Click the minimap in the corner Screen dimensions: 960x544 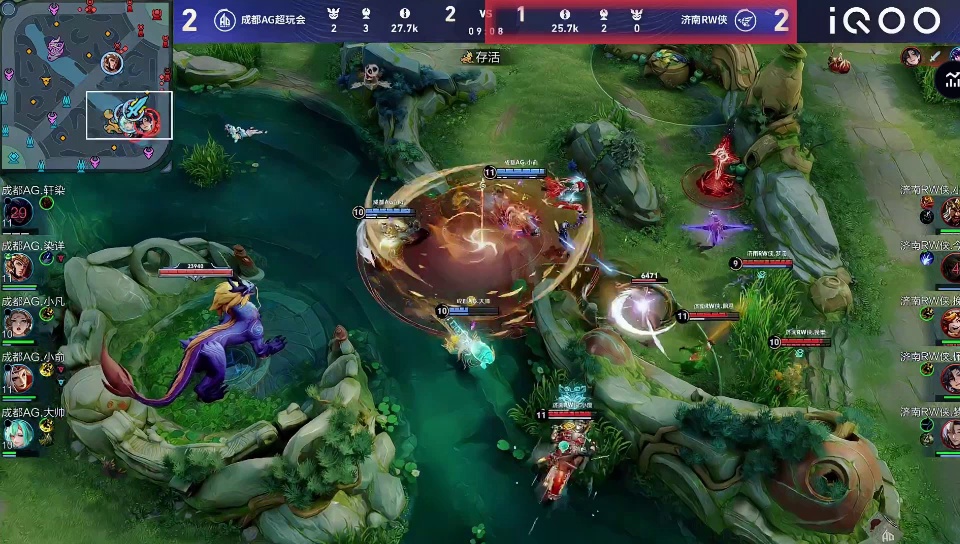coord(87,87)
